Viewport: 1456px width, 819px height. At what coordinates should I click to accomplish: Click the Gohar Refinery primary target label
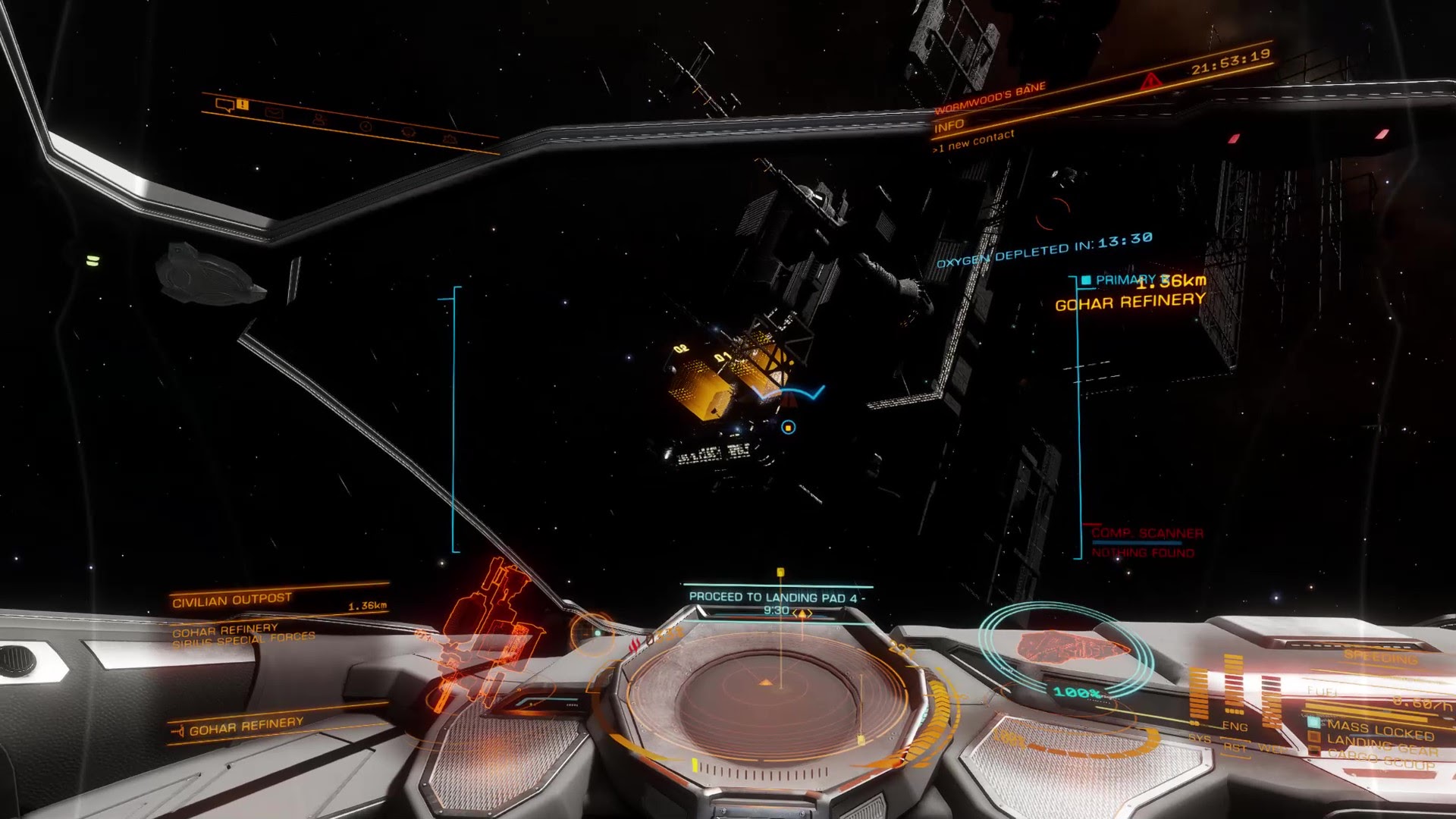(1130, 302)
